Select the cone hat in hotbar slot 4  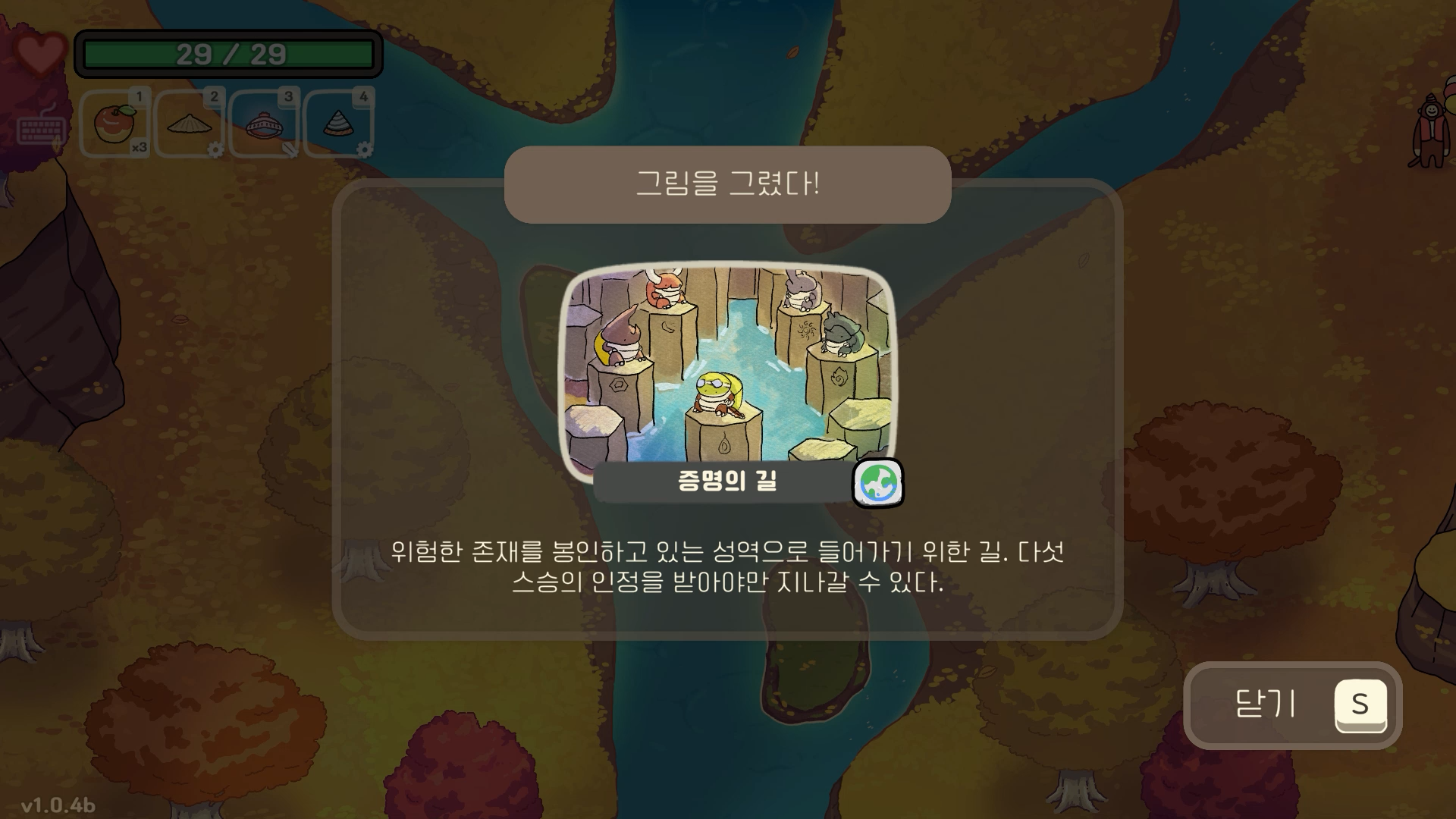coord(337,121)
